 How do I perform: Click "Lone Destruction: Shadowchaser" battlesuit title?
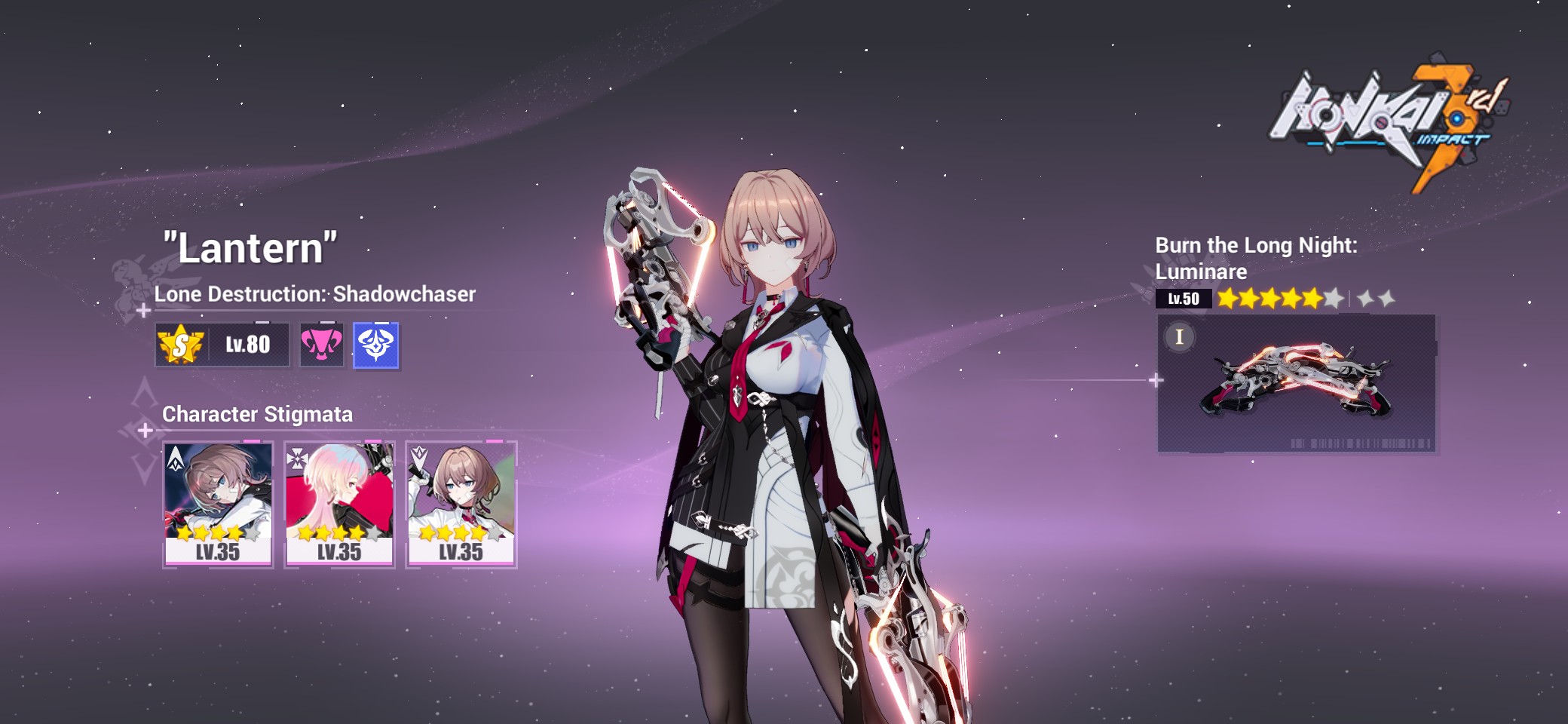click(315, 296)
